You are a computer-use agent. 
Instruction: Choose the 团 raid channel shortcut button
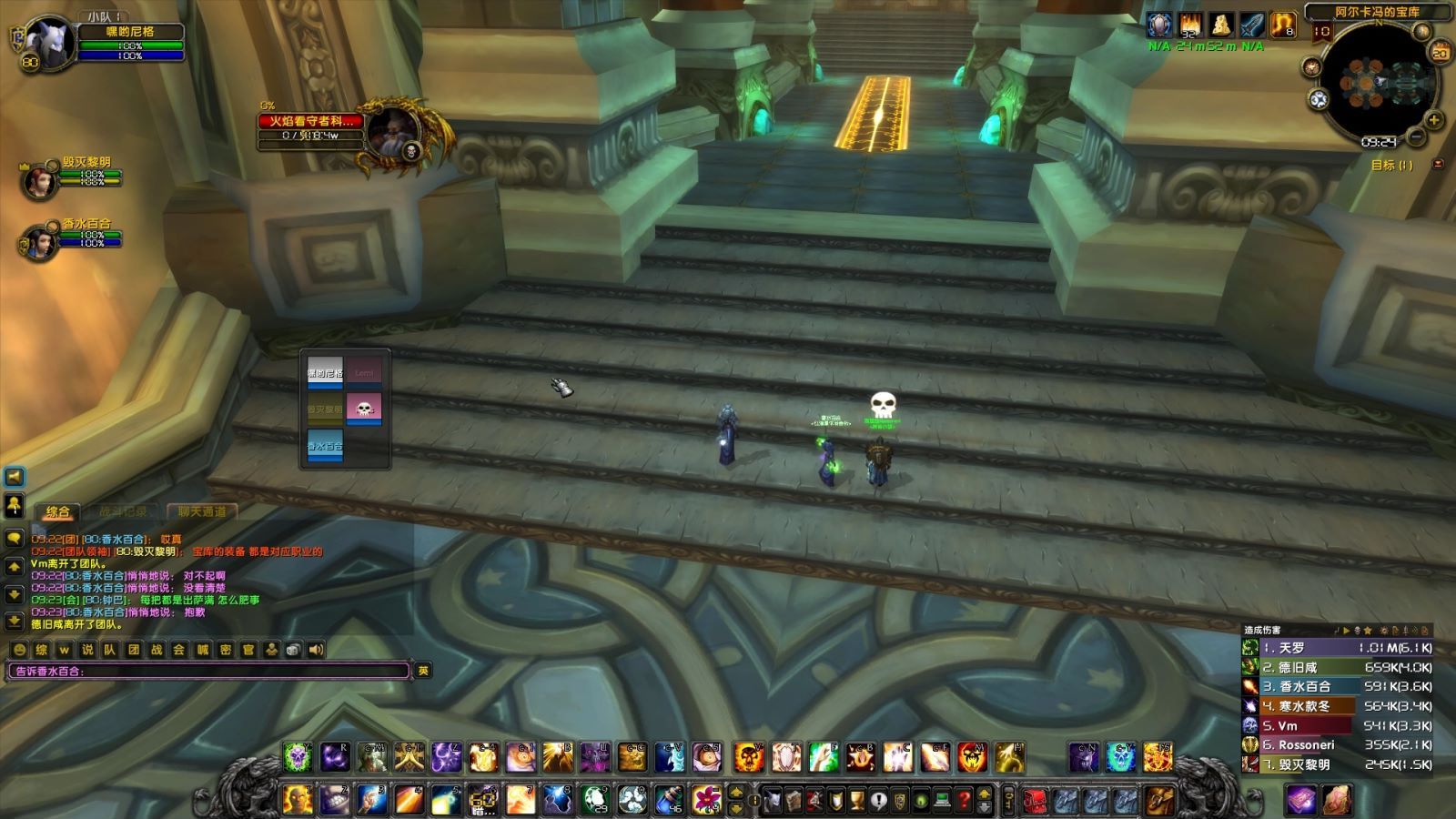tap(133, 650)
